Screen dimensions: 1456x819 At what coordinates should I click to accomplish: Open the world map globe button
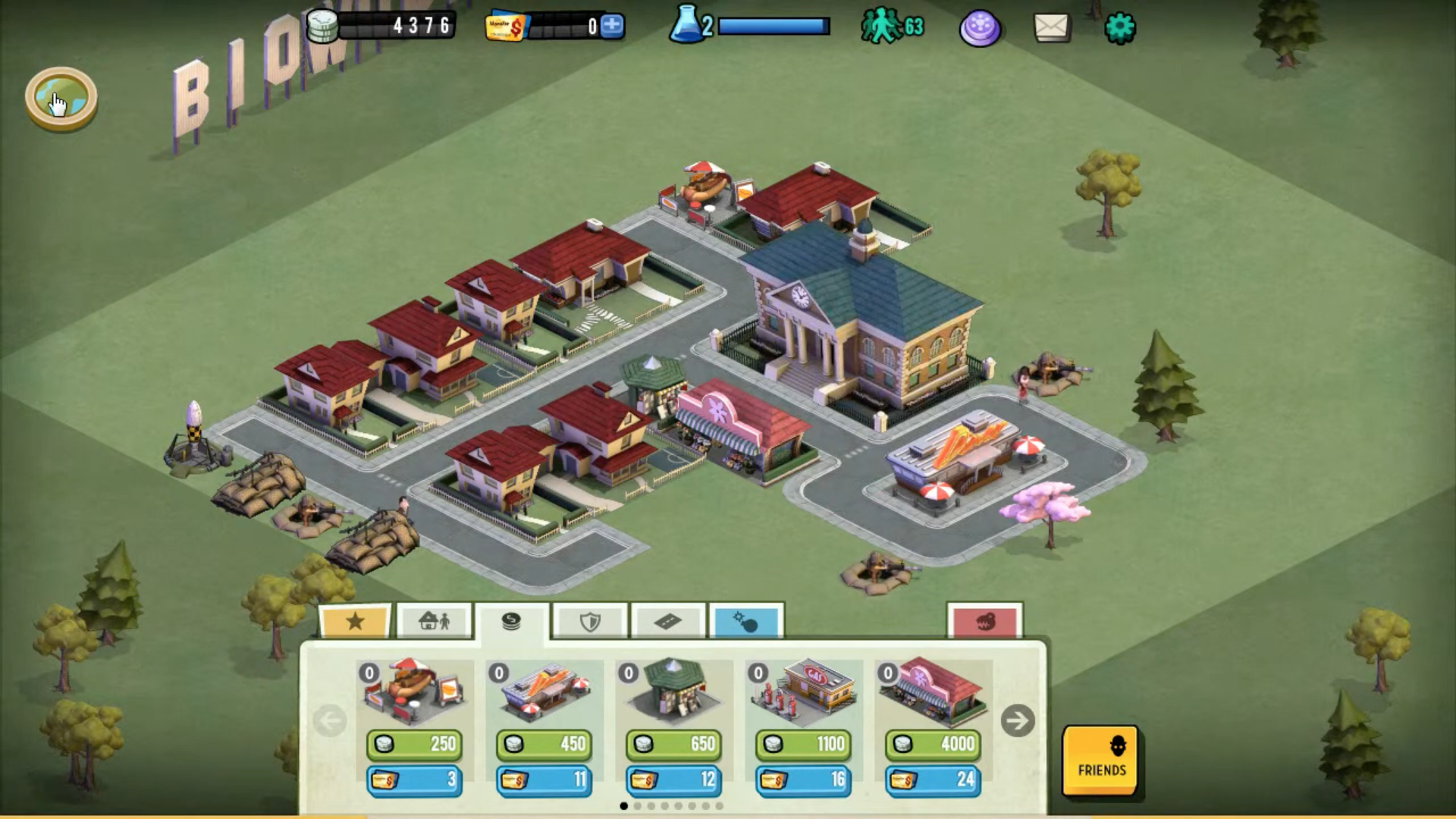pyautogui.click(x=61, y=98)
